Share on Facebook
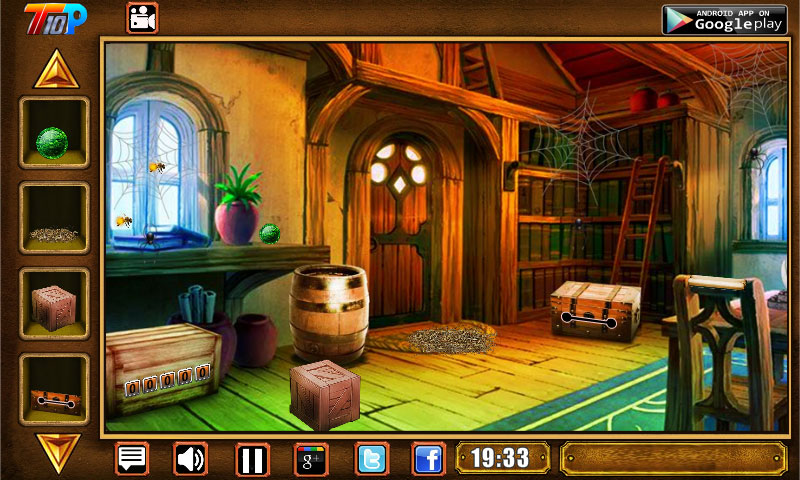This screenshot has height=480, width=800. [429, 459]
